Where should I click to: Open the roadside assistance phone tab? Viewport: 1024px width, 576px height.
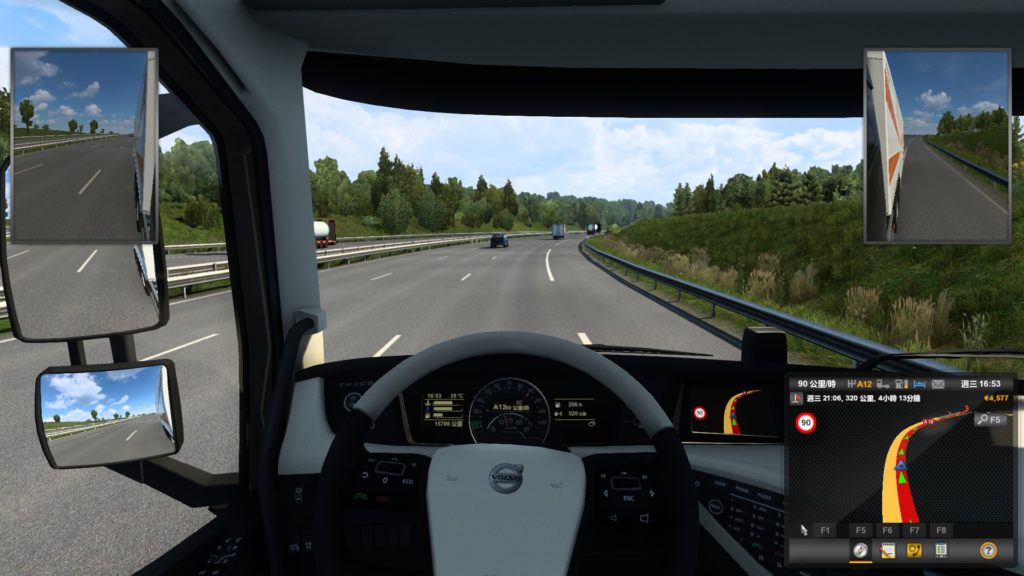[x=913, y=550]
